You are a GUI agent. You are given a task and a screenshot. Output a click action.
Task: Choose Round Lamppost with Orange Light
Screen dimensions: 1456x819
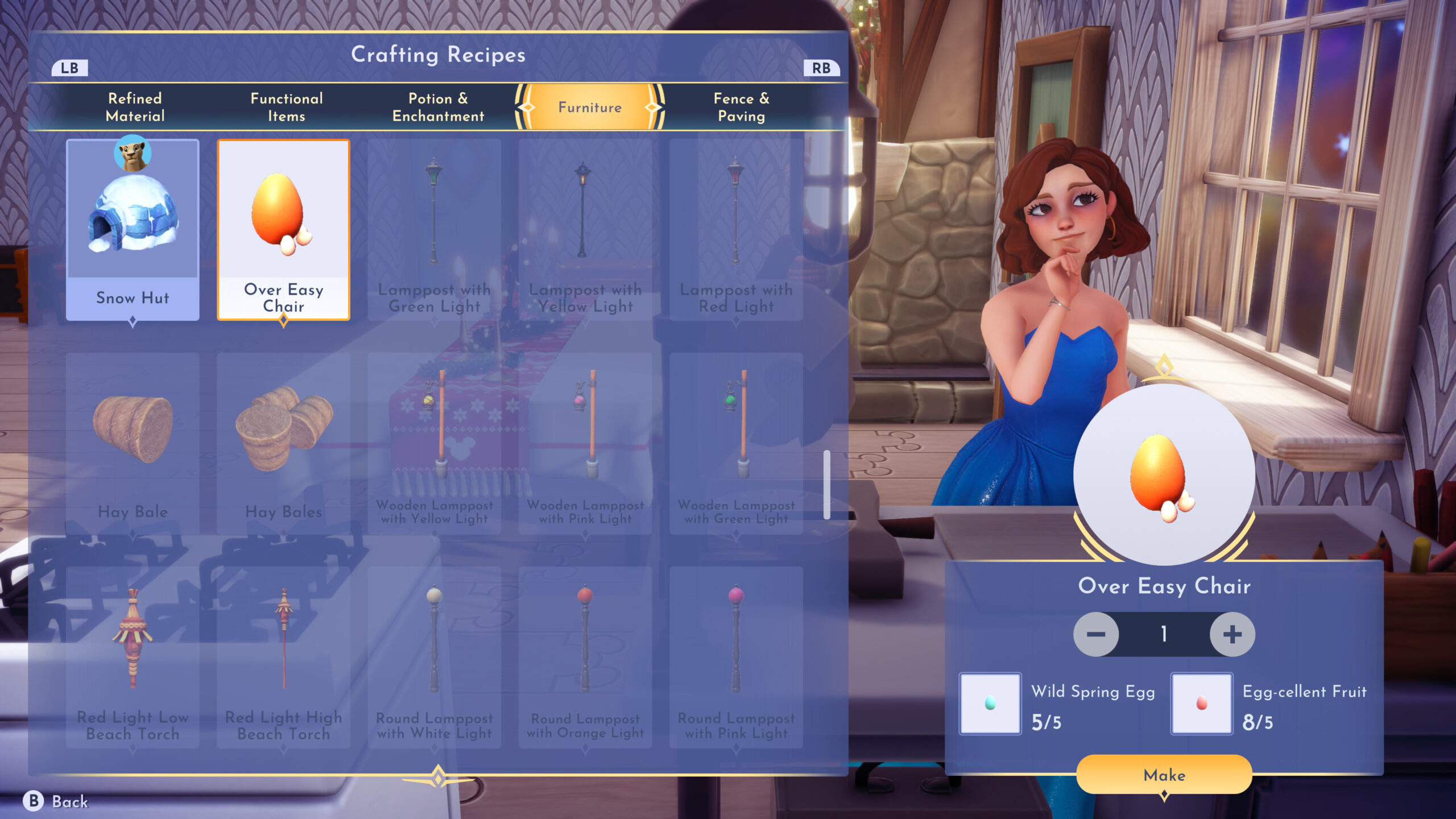(585, 657)
